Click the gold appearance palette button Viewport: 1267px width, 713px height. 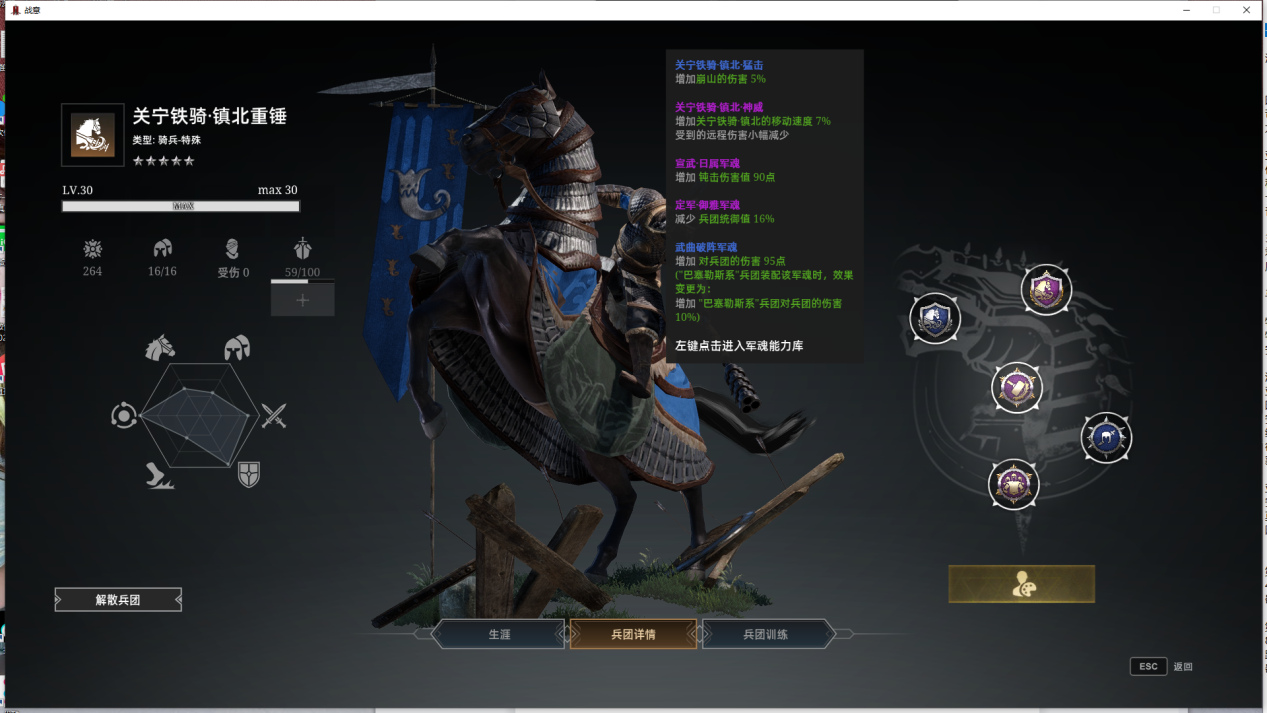click(1021, 584)
